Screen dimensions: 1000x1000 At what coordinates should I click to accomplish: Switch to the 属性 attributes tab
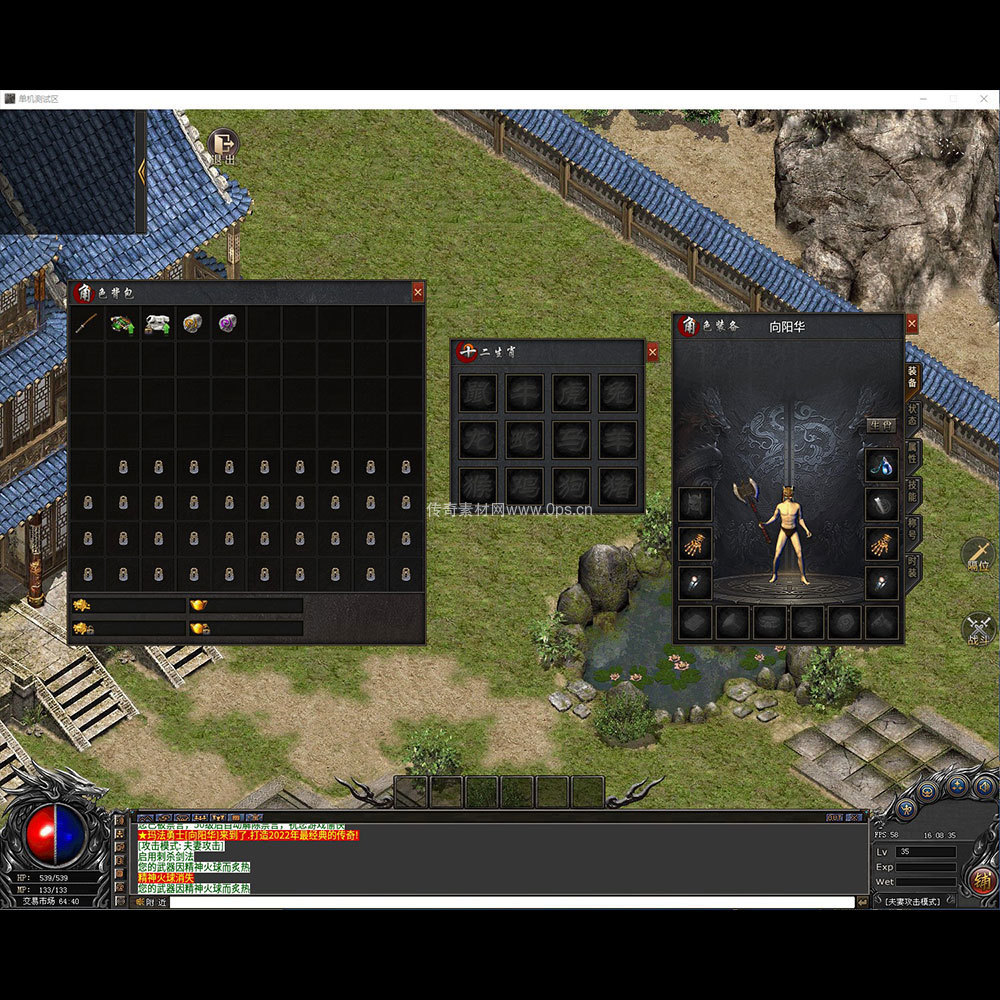913,451
